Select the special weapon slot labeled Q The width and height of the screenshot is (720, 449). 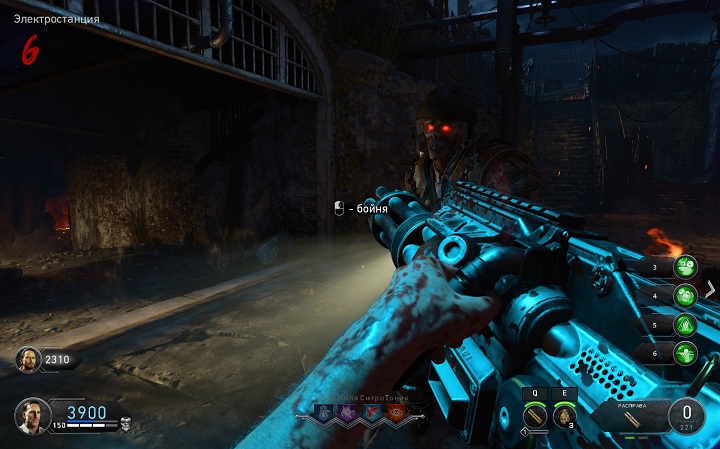[537, 416]
